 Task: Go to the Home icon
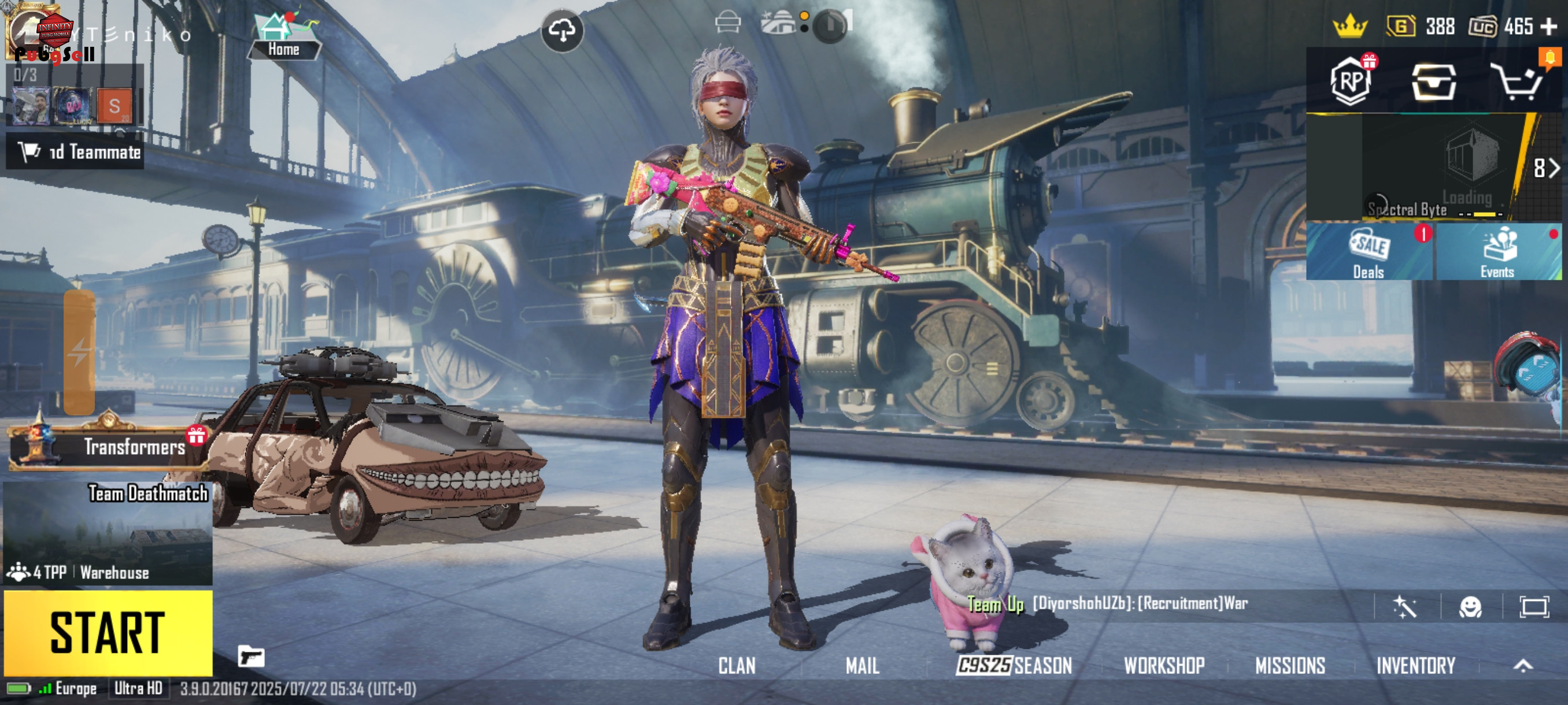[284, 36]
